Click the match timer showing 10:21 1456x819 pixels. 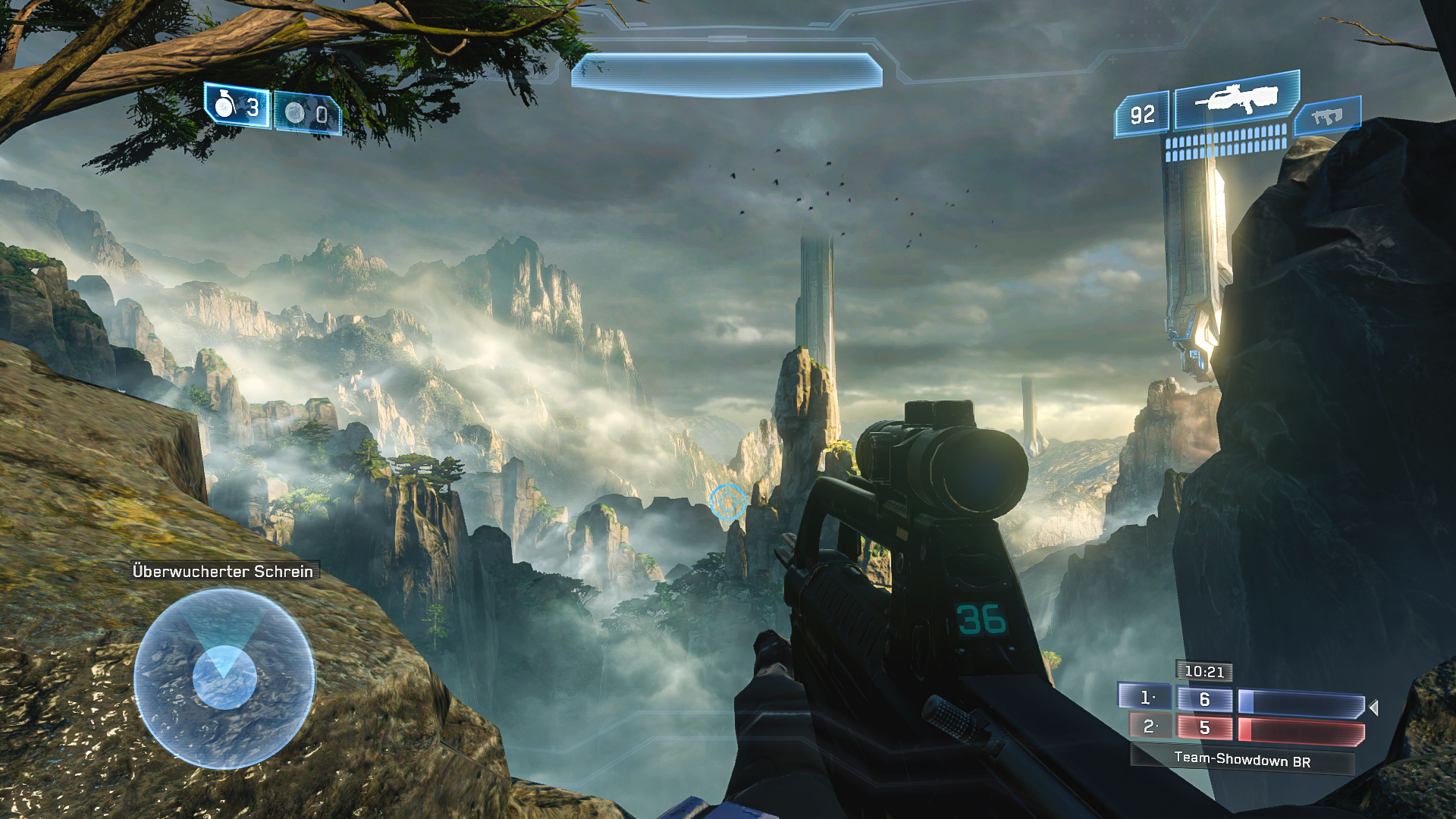[x=1204, y=672]
